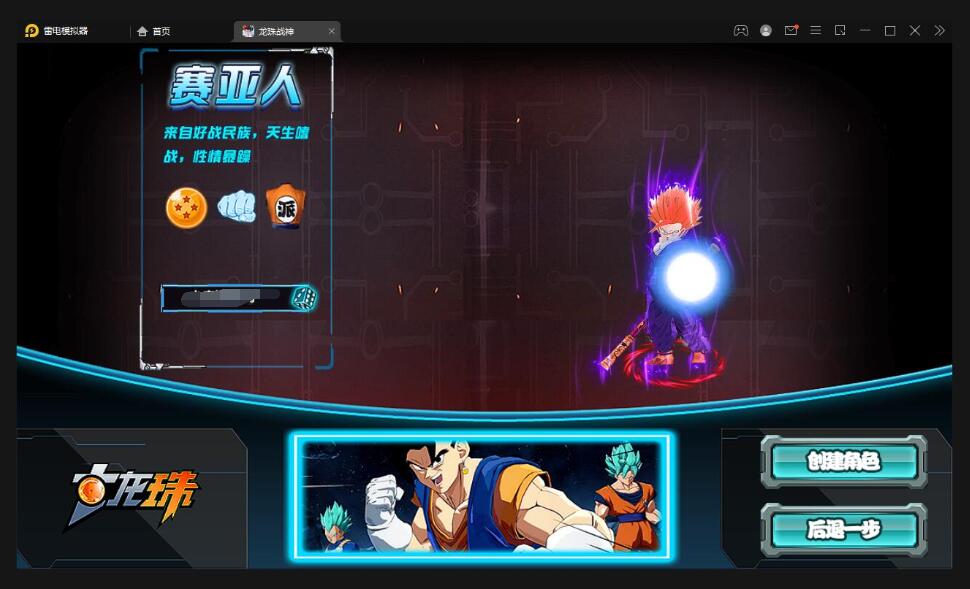
Task: Choose the Saiyan character banner portrait
Action: pos(482,496)
